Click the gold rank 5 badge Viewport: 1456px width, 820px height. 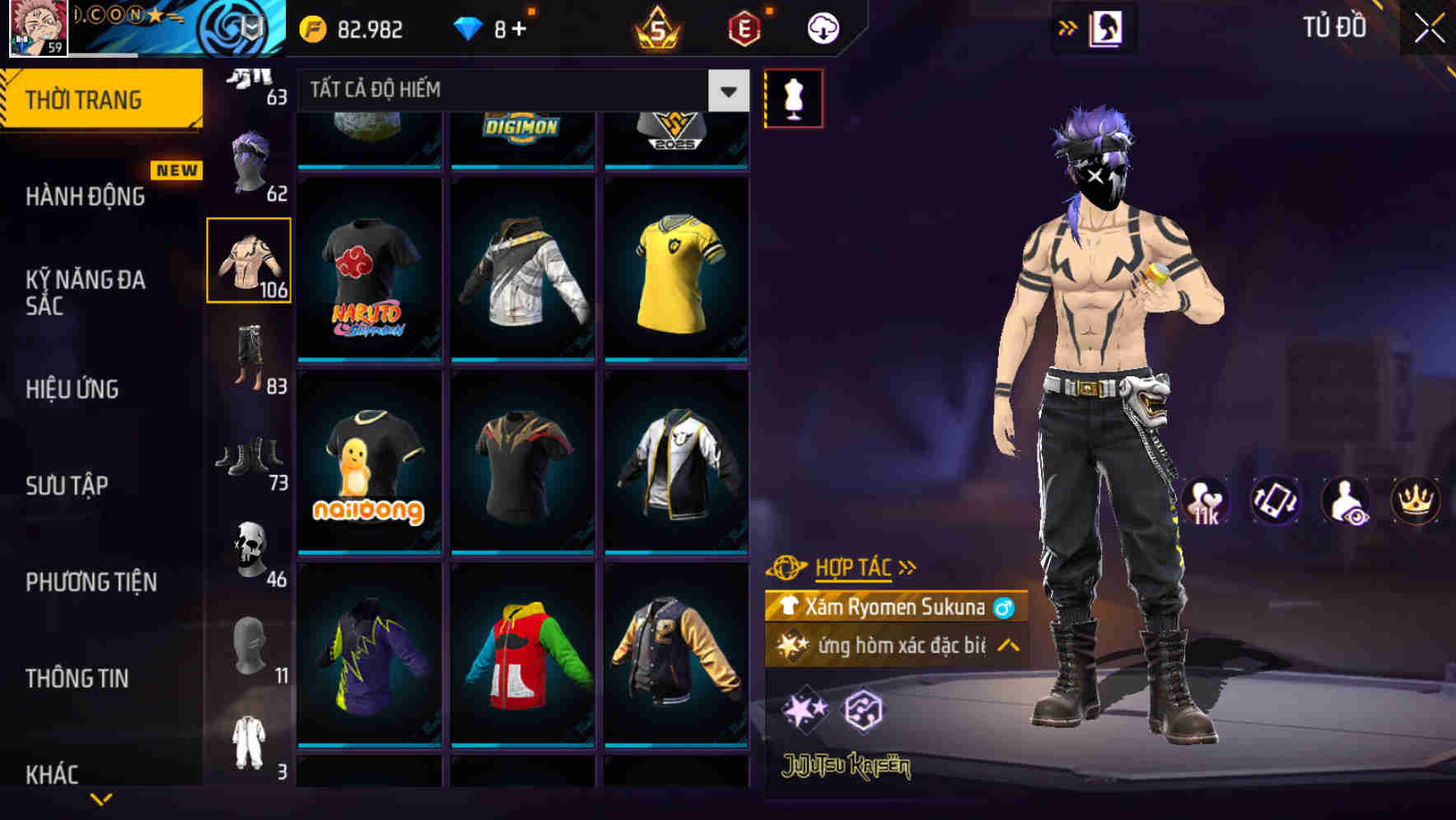660,29
